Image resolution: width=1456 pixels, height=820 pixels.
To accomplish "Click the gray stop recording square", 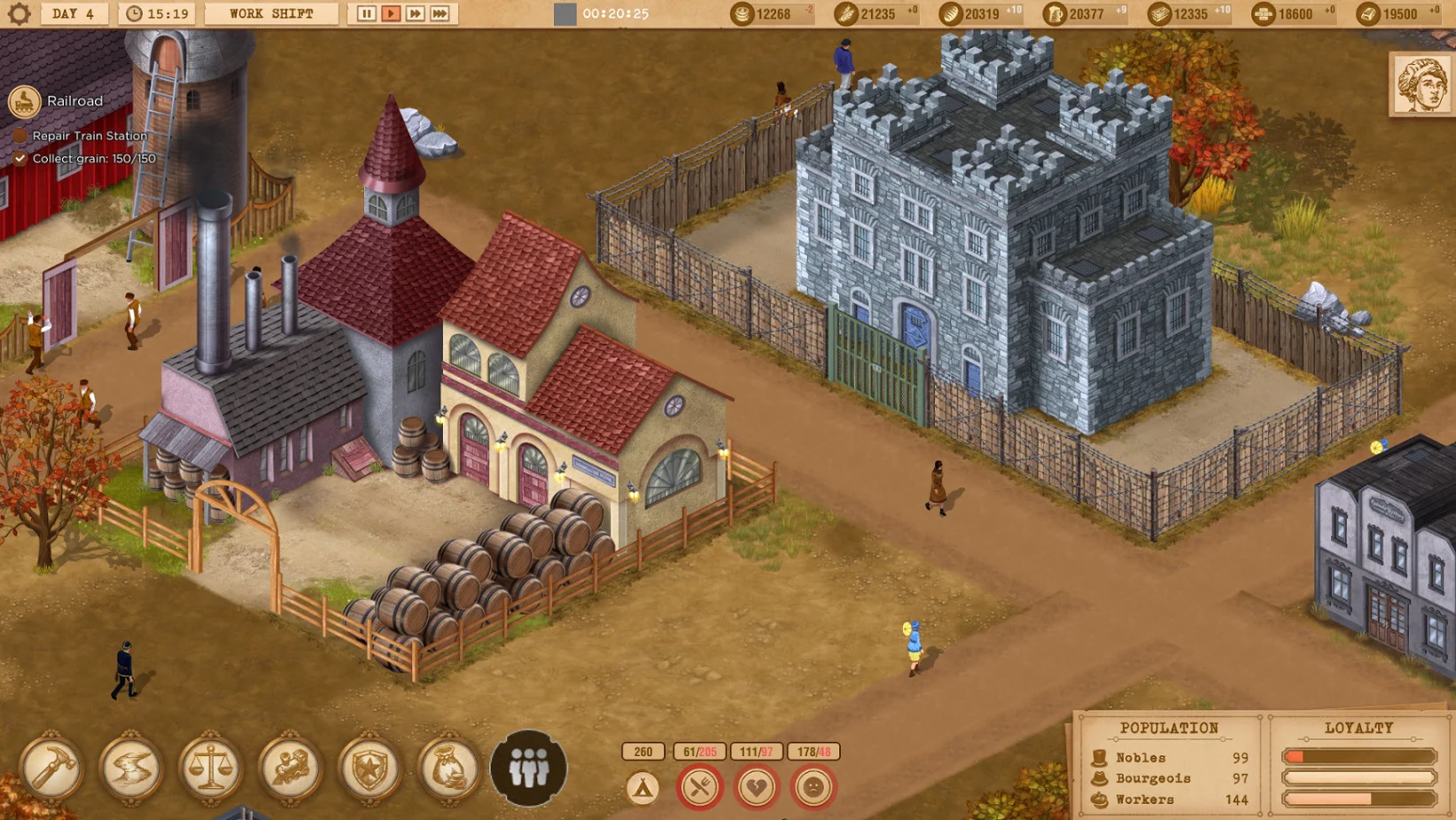I will 564,13.
